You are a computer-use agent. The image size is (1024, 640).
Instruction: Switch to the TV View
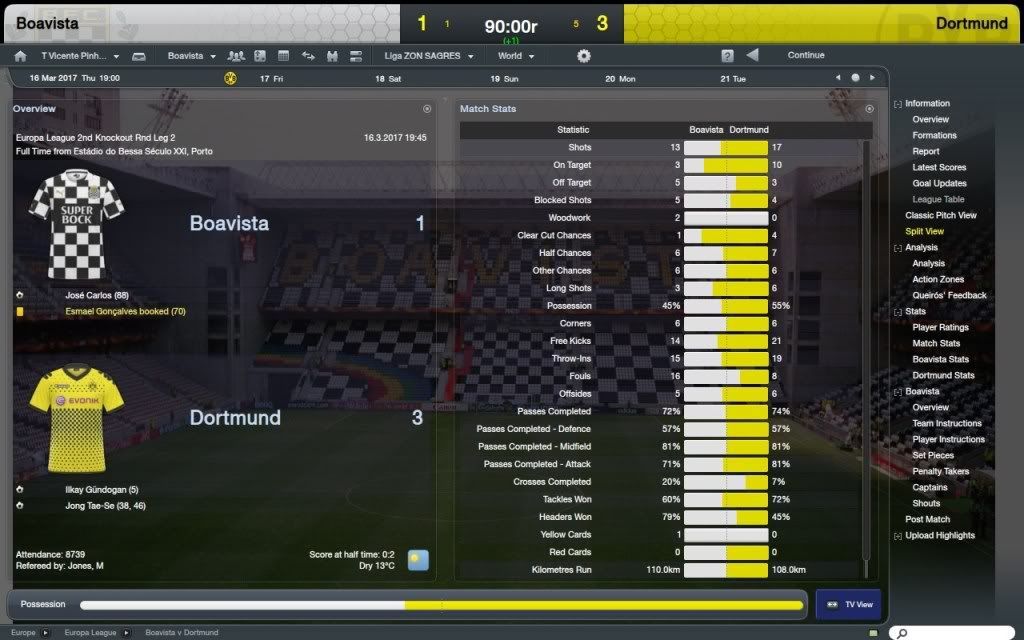point(848,605)
